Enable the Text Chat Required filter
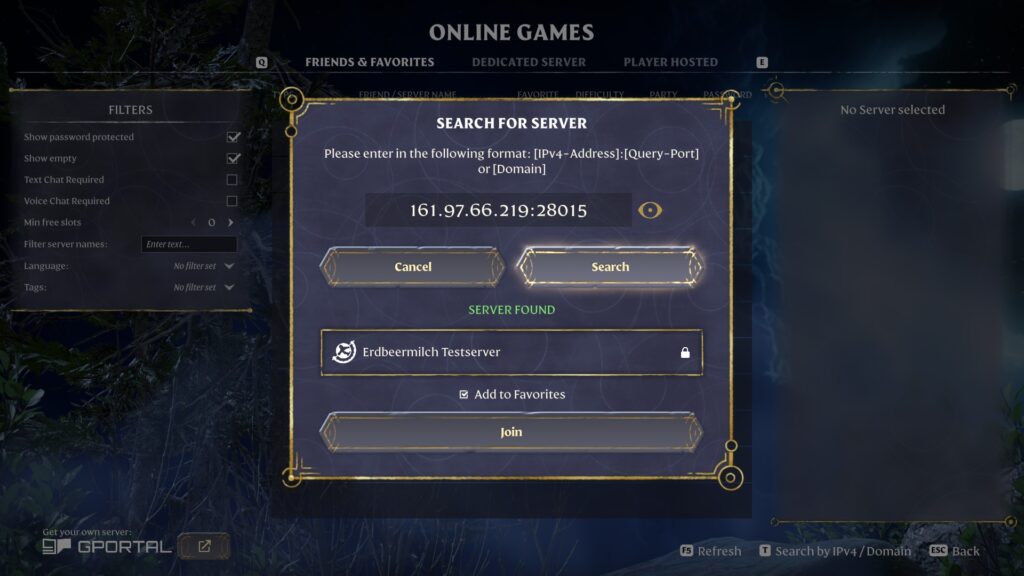The width and height of the screenshot is (1024, 576). [232, 180]
